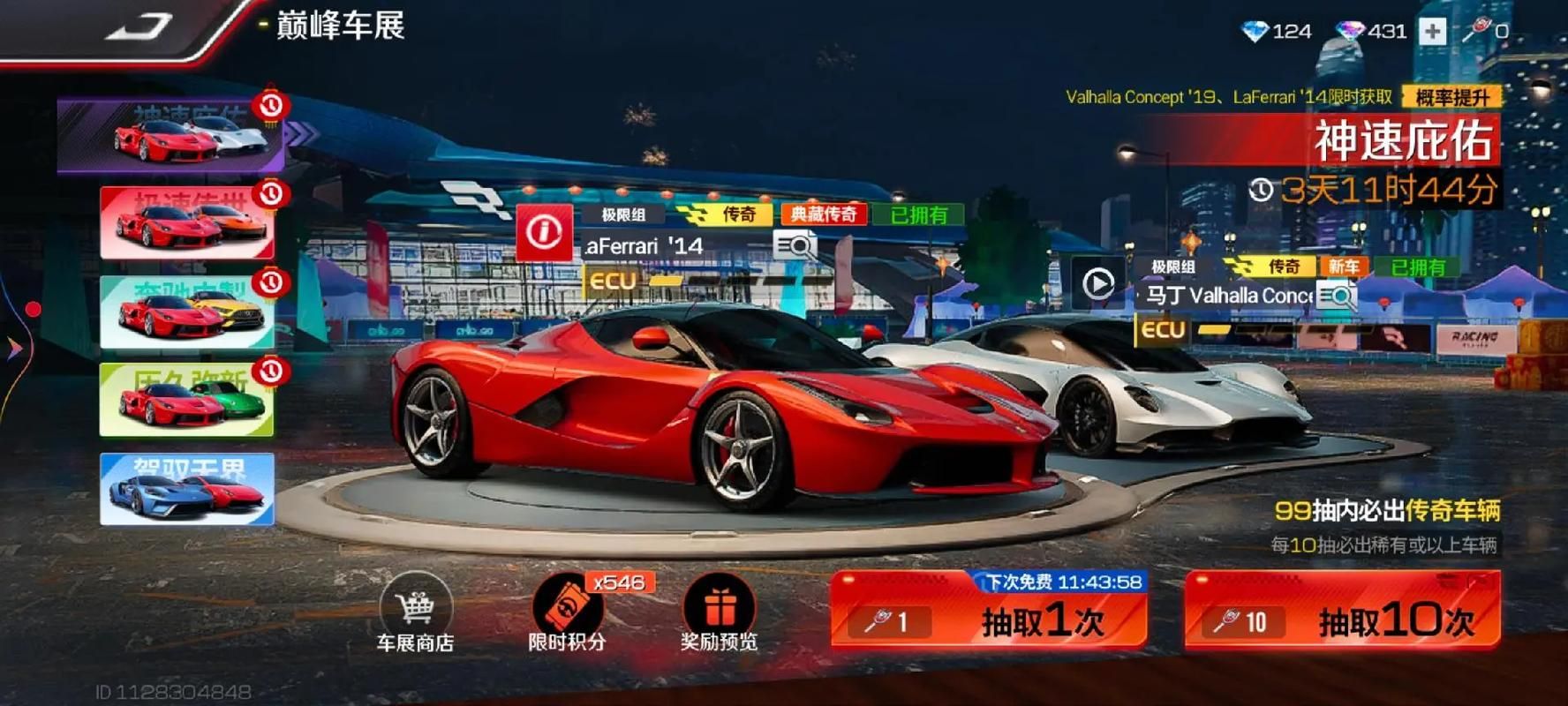This screenshot has height=706, width=1568.
Task: Expand the left edge side arrow
Action: click(14, 349)
